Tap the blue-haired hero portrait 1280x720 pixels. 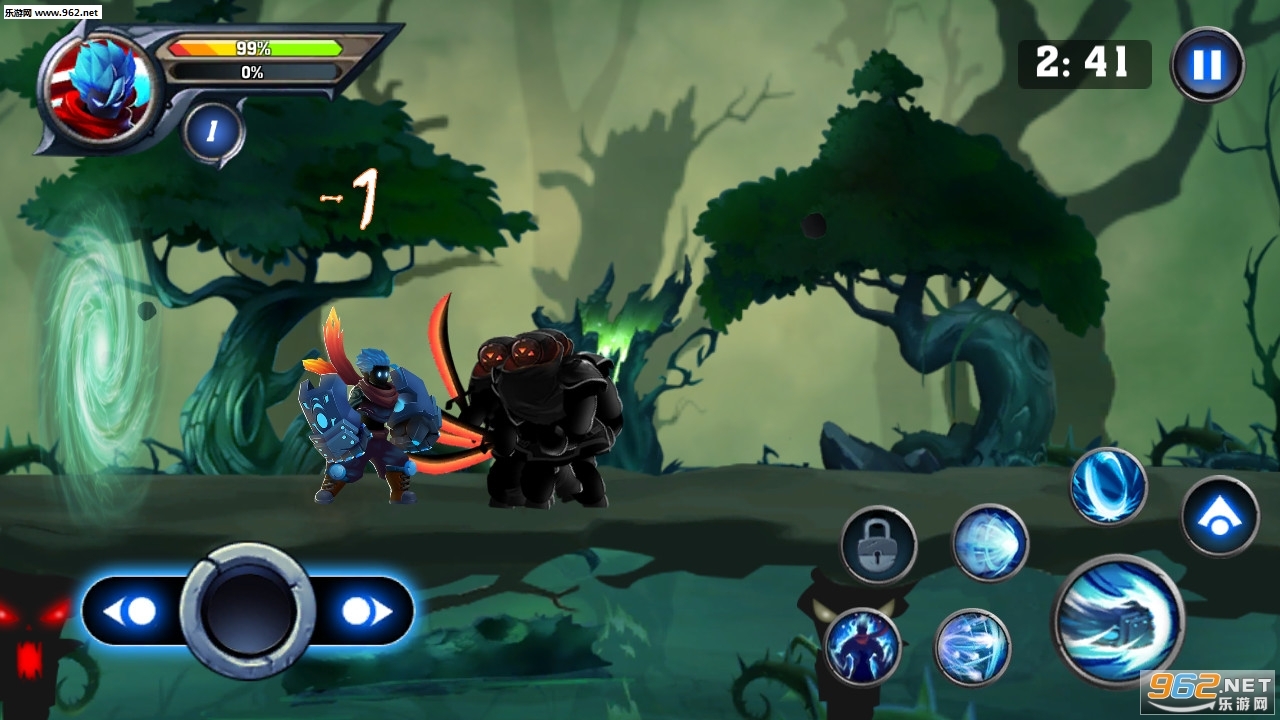click(98, 88)
